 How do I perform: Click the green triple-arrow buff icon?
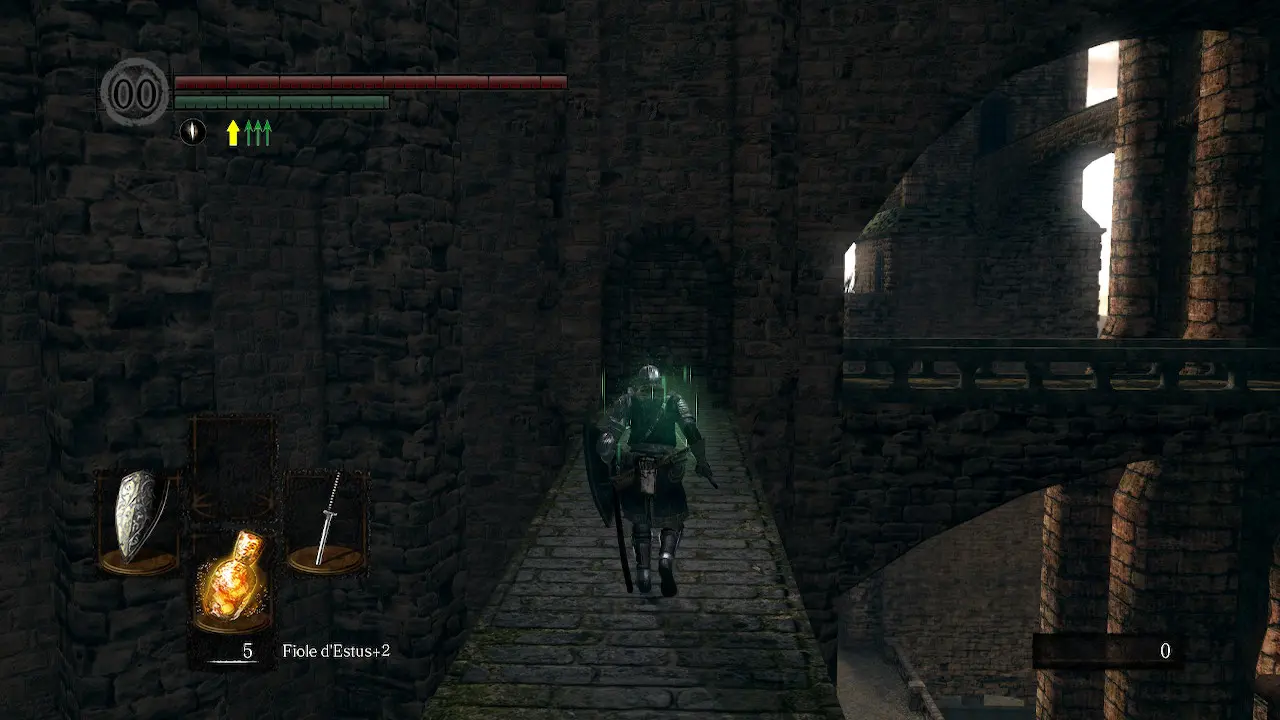[x=258, y=132]
